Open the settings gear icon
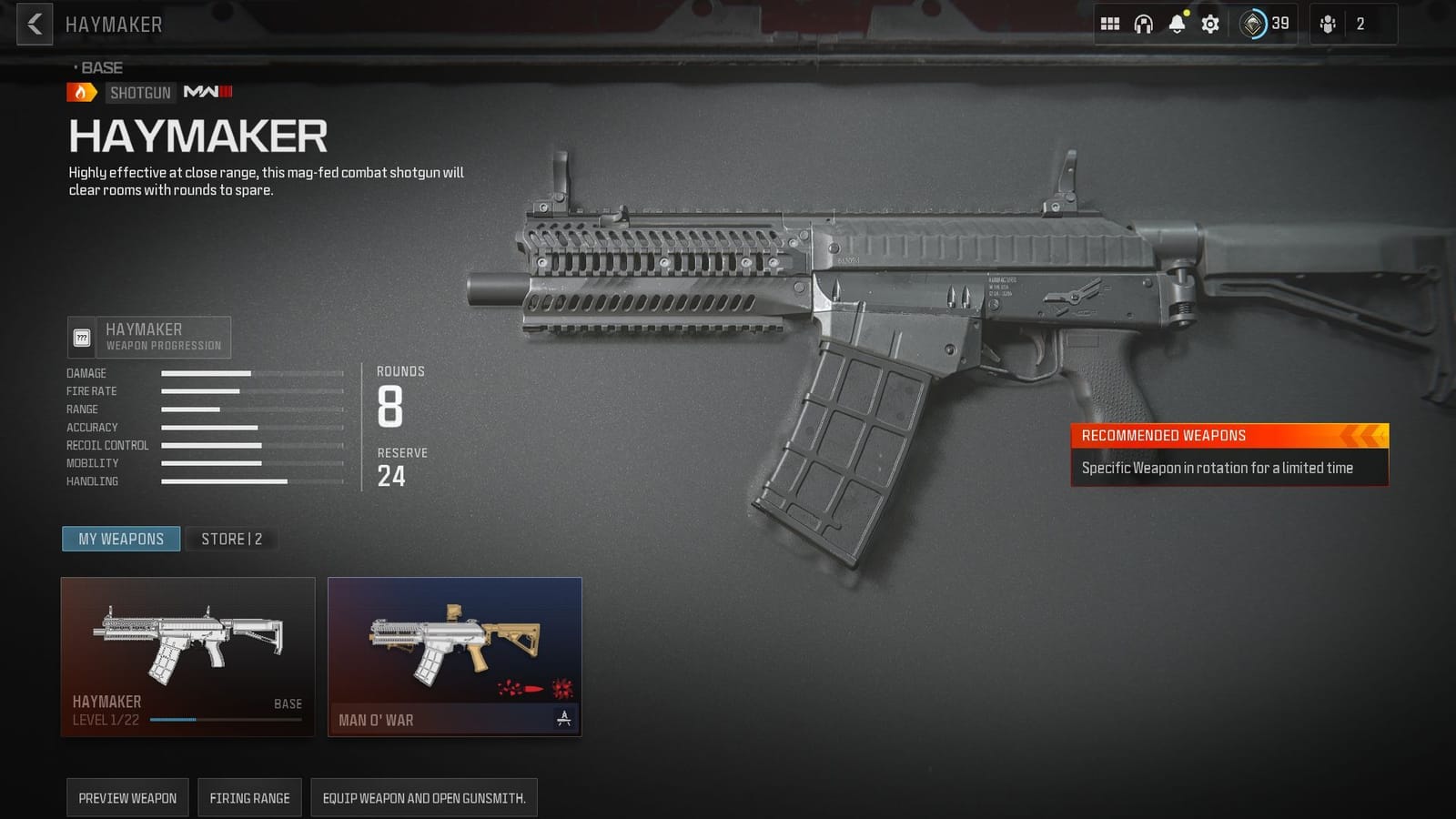The height and width of the screenshot is (819, 1456). coord(1208,24)
